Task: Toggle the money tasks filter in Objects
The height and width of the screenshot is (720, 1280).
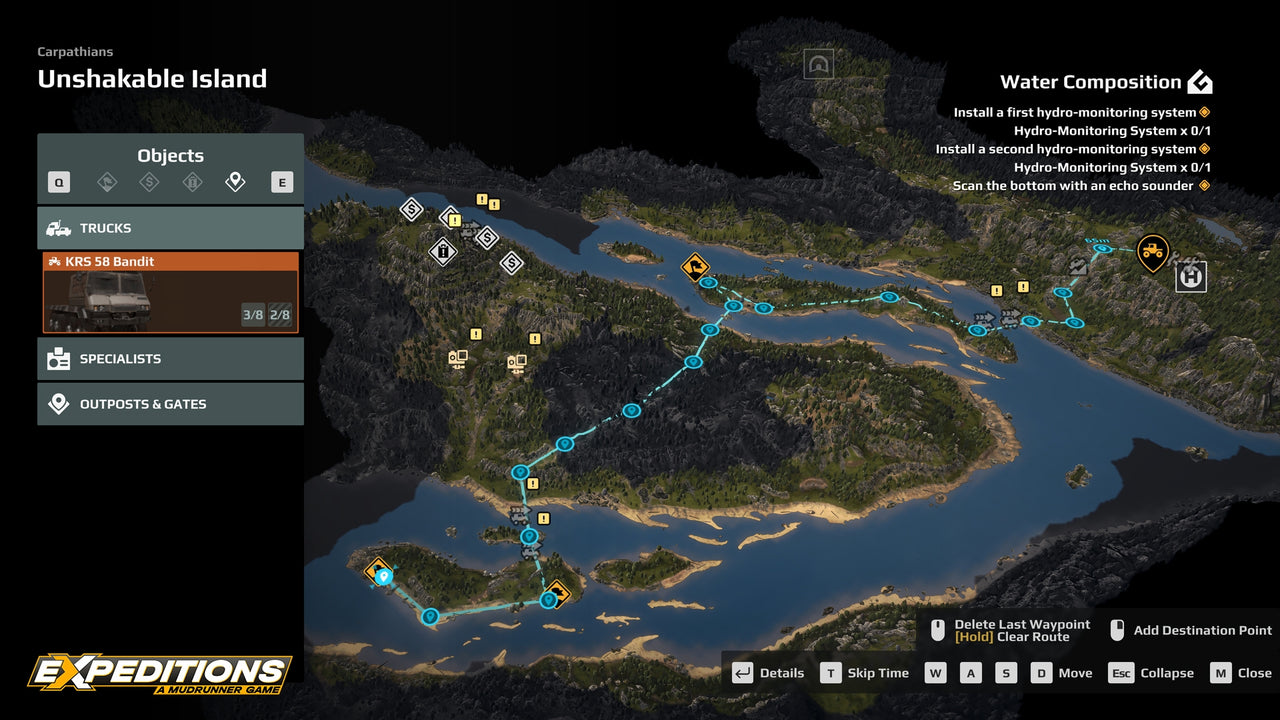Action: tap(150, 181)
